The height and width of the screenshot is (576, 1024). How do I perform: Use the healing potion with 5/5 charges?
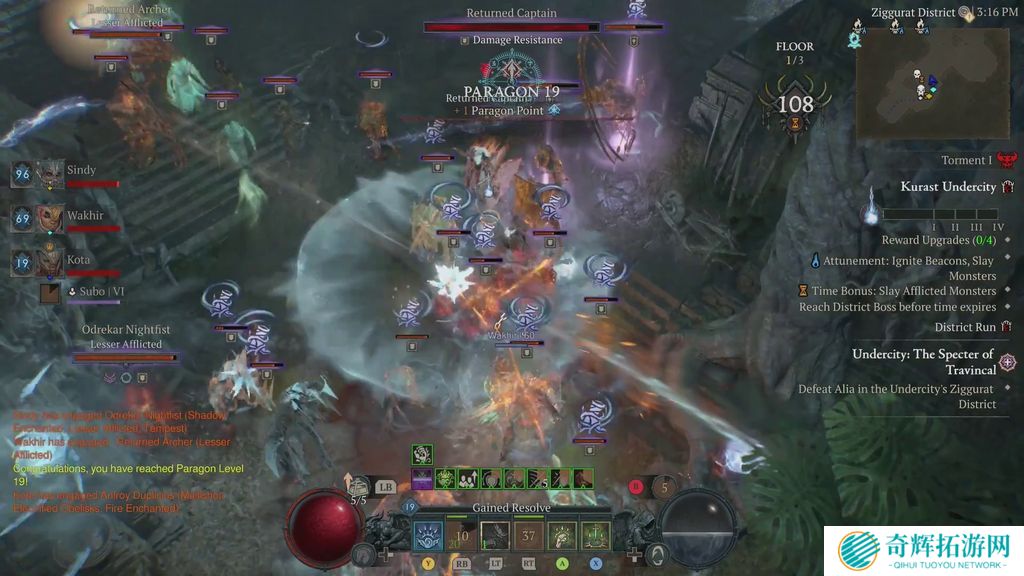(x=358, y=487)
